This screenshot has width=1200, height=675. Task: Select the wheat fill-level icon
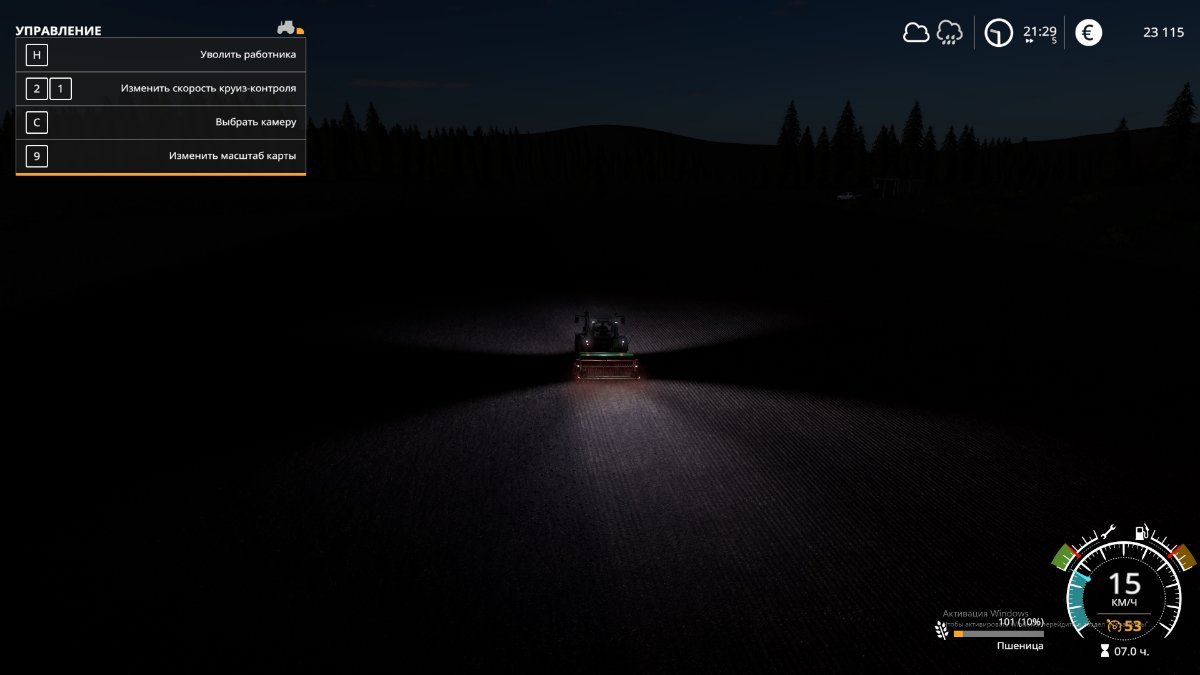(941, 630)
